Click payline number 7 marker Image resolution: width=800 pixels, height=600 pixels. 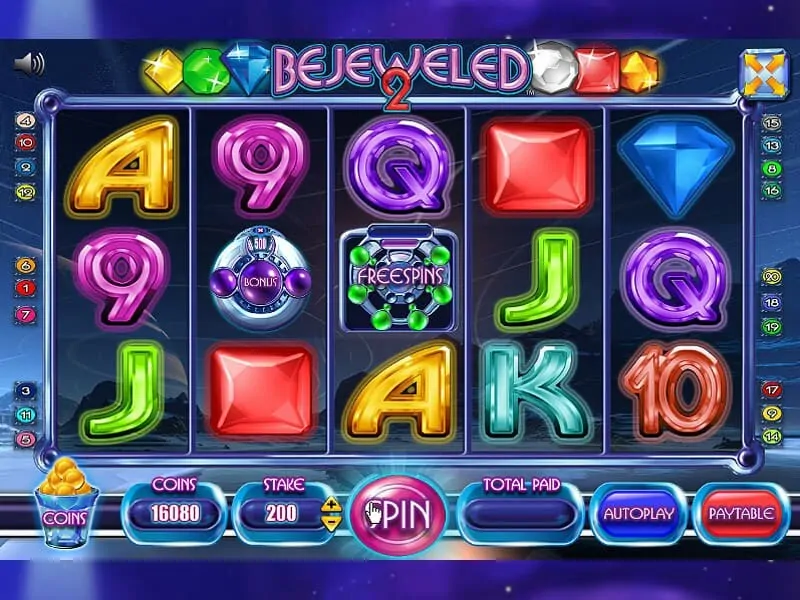tap(26, 314)
